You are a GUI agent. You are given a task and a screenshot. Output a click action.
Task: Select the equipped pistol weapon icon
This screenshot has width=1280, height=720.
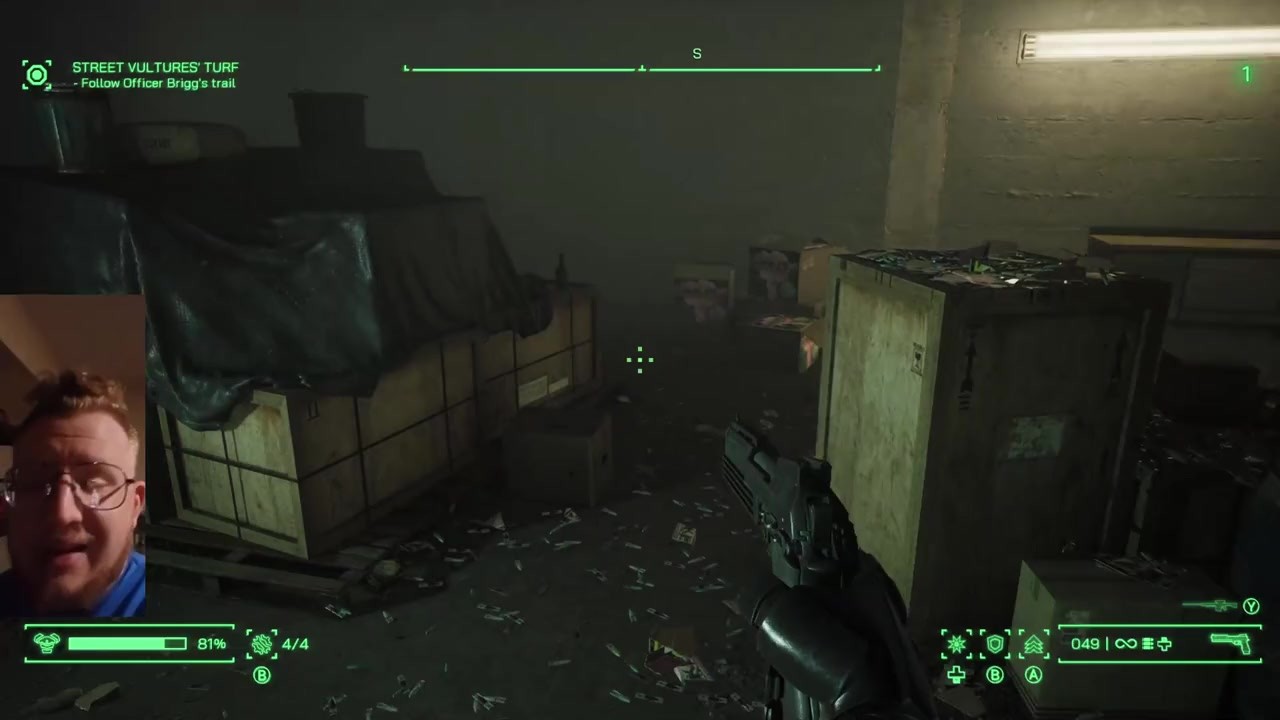1230,643
